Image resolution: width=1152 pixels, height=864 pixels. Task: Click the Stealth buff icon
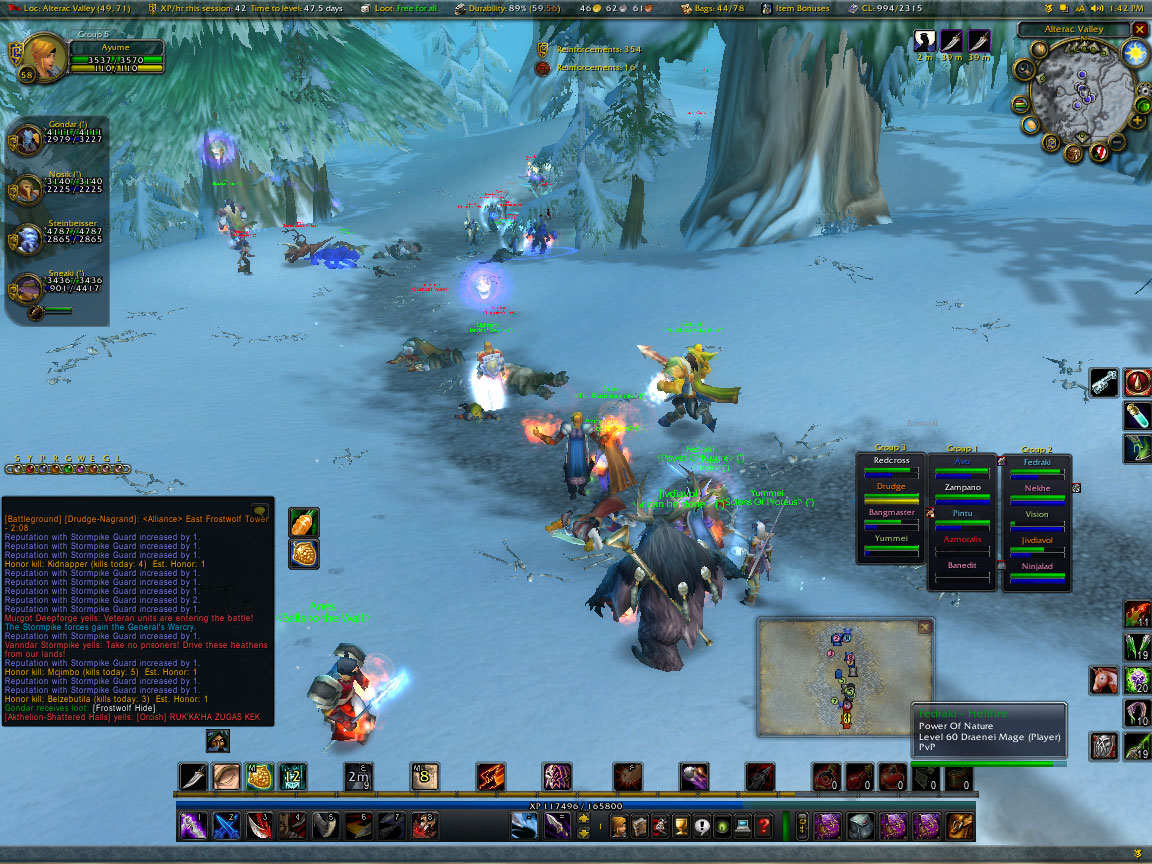(924, 41)
